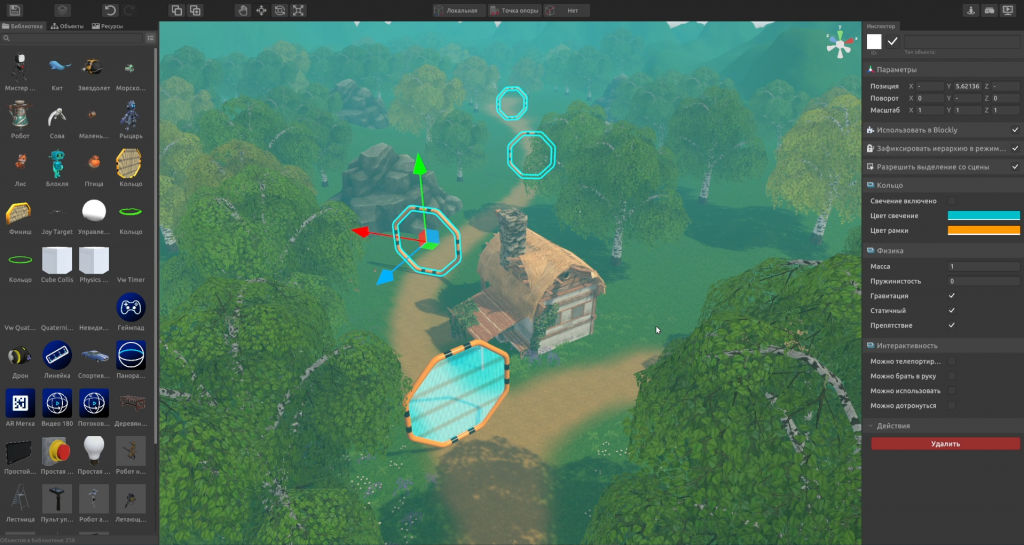This screenshot has height=545, width=1024.
Task: Select the hand pan tool
Action: [x=242, y=10]
